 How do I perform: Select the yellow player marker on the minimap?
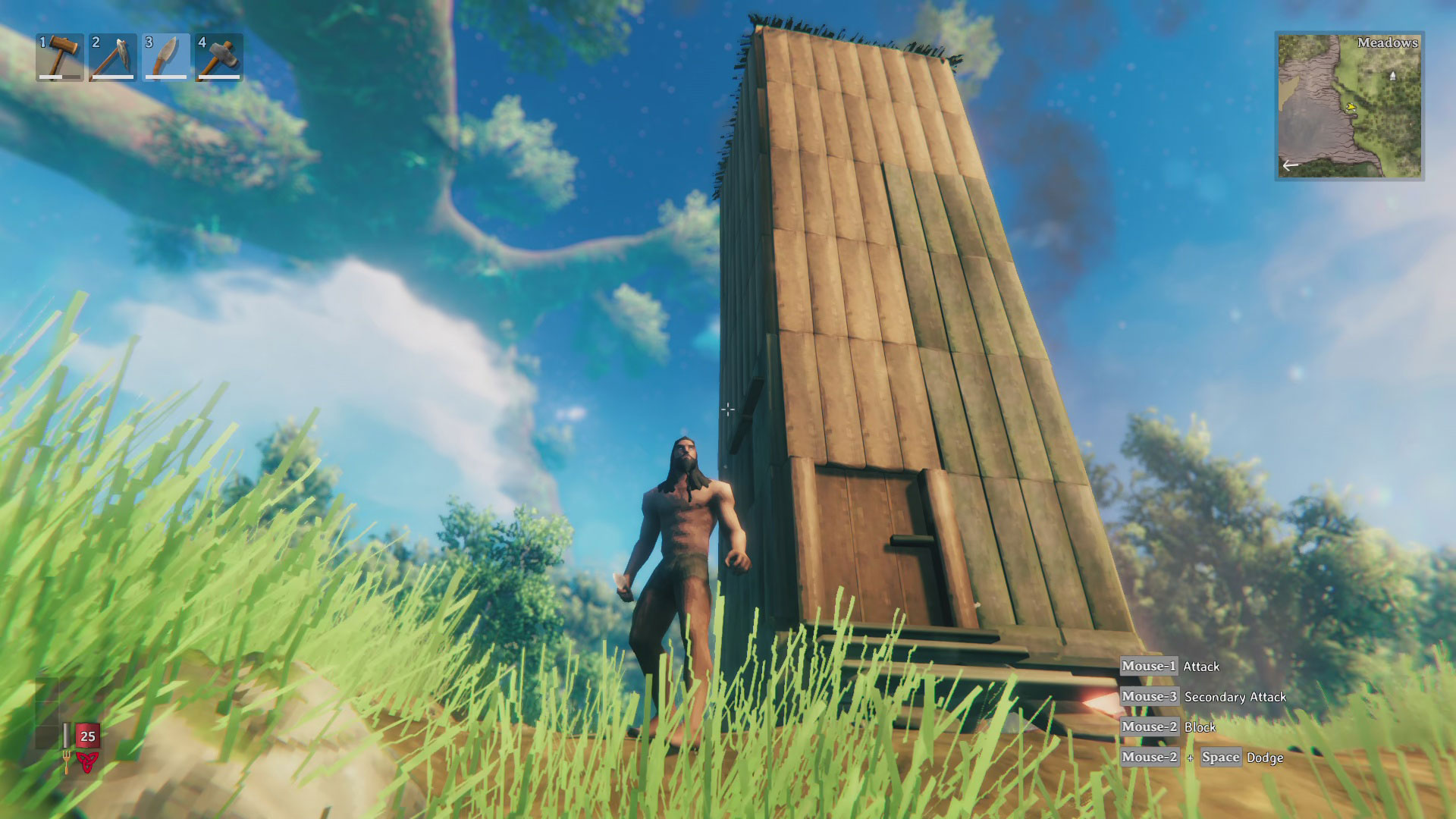click(x=1351, y=107)
